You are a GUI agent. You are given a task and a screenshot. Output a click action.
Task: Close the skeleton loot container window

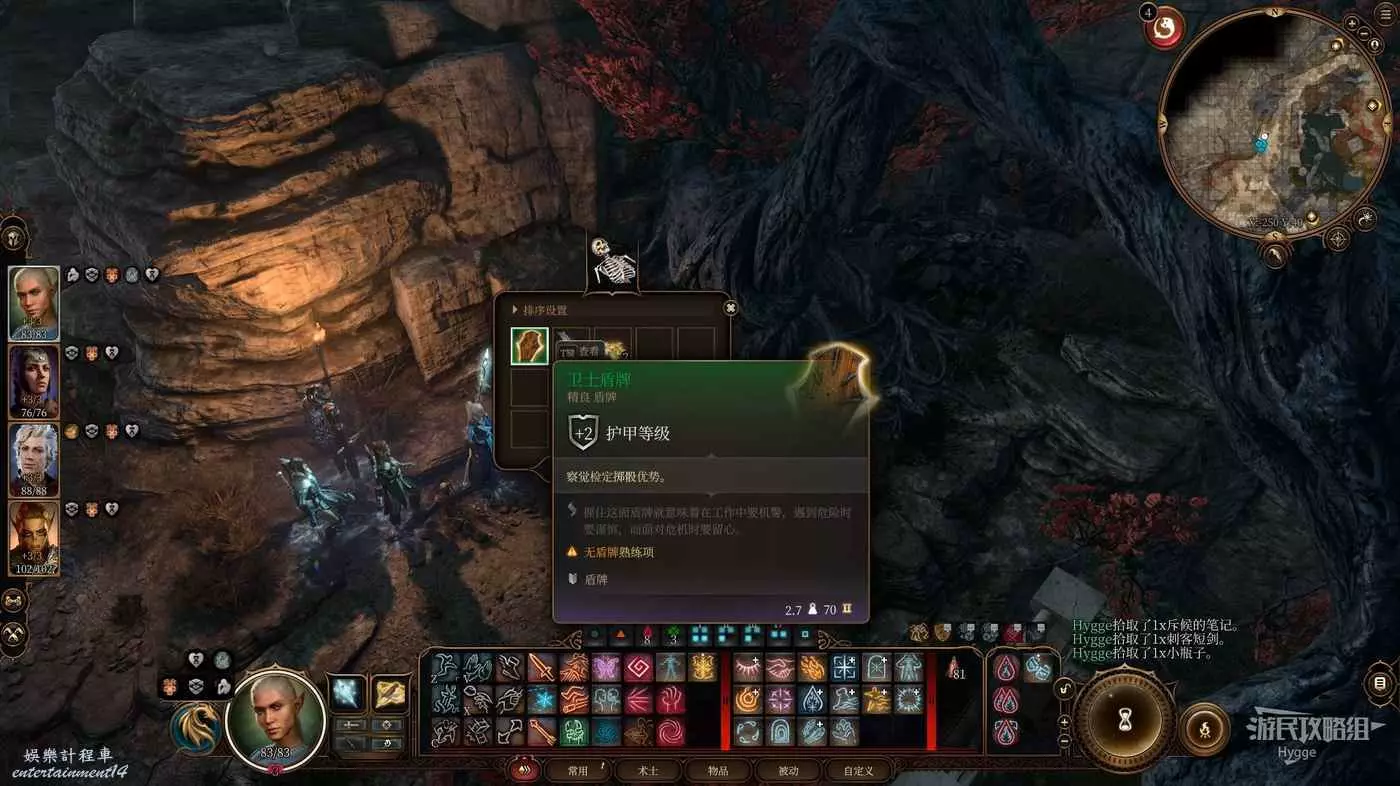tap(731, 308)
